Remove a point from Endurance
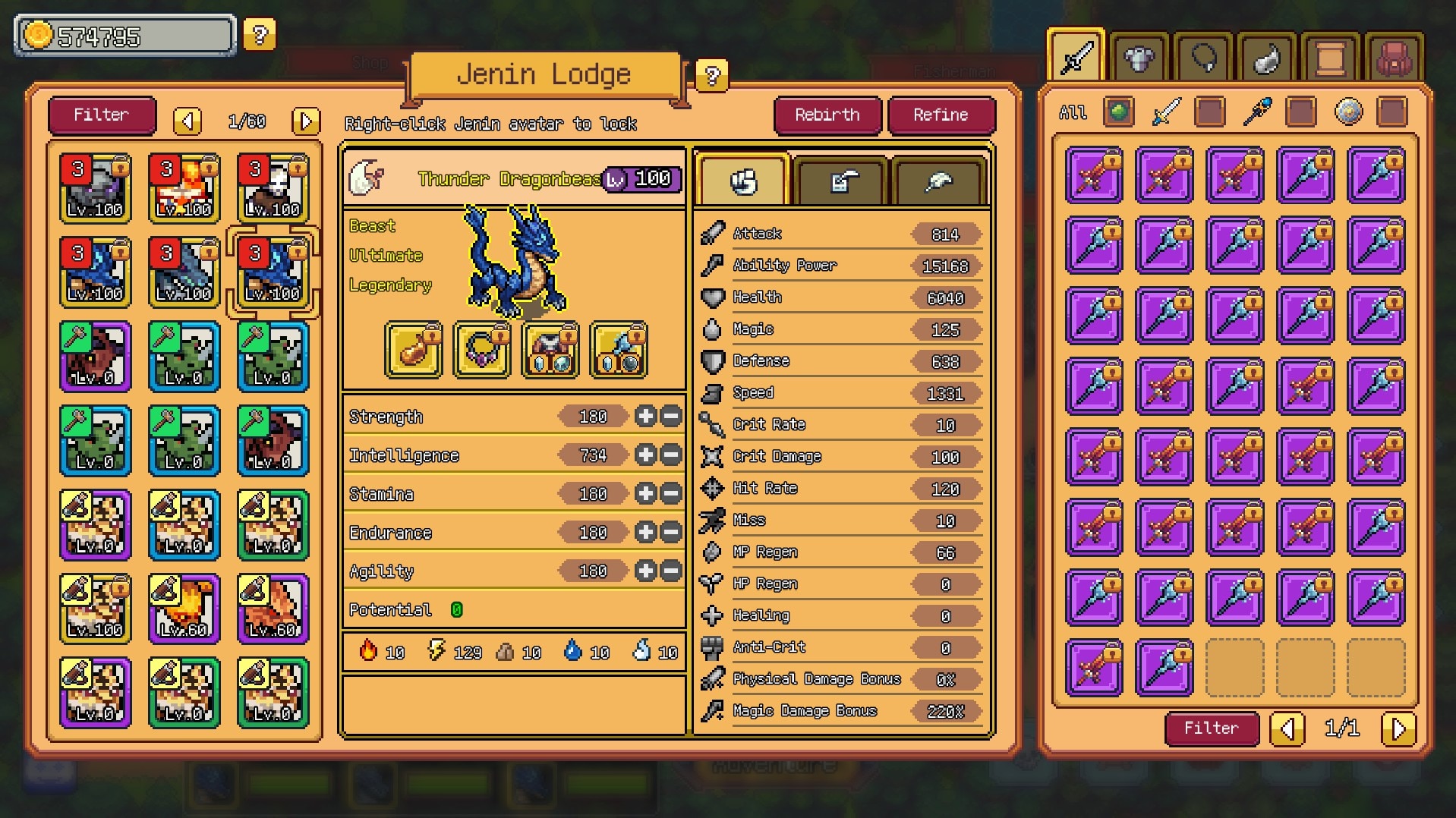Screen dimensions: 1456x818 tap(671, 533)
